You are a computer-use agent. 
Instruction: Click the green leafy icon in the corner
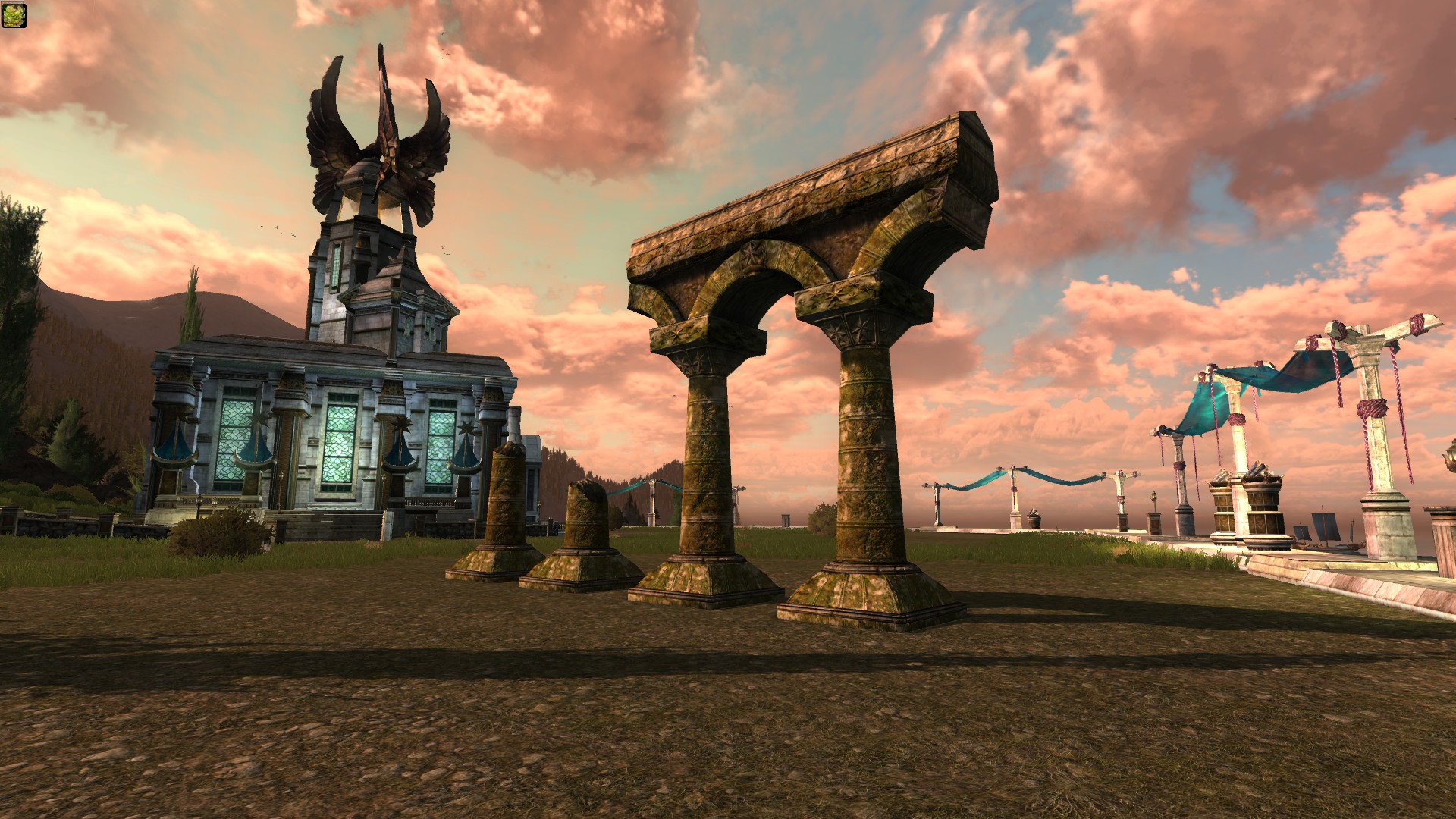pos(14,14)
